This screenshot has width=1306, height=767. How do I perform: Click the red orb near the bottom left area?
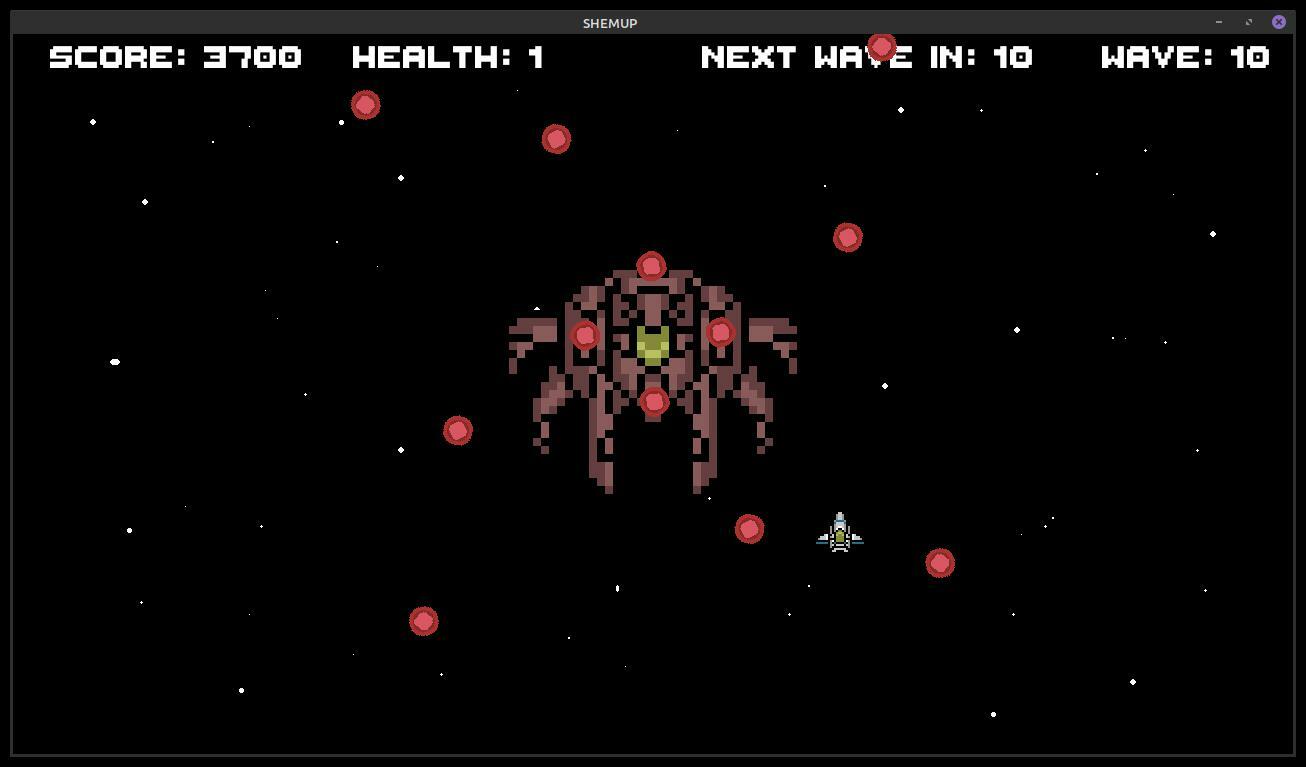422,621
